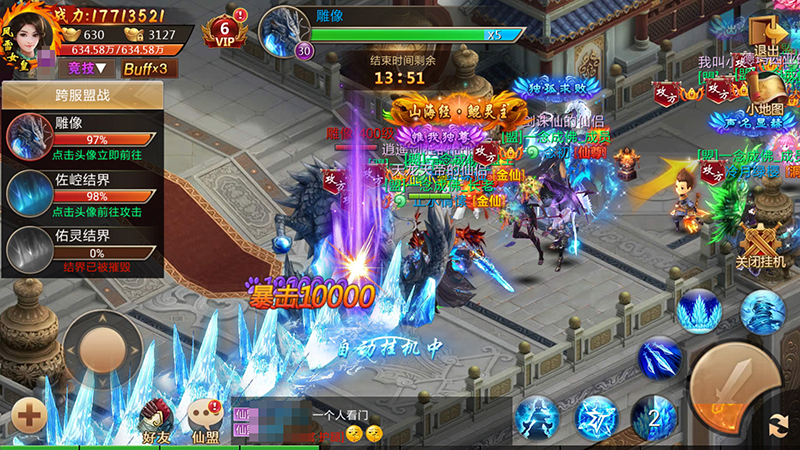Screen dimensions: 800x450
Task: Show the active Buff×3 list
Action: tap(145, 68)
